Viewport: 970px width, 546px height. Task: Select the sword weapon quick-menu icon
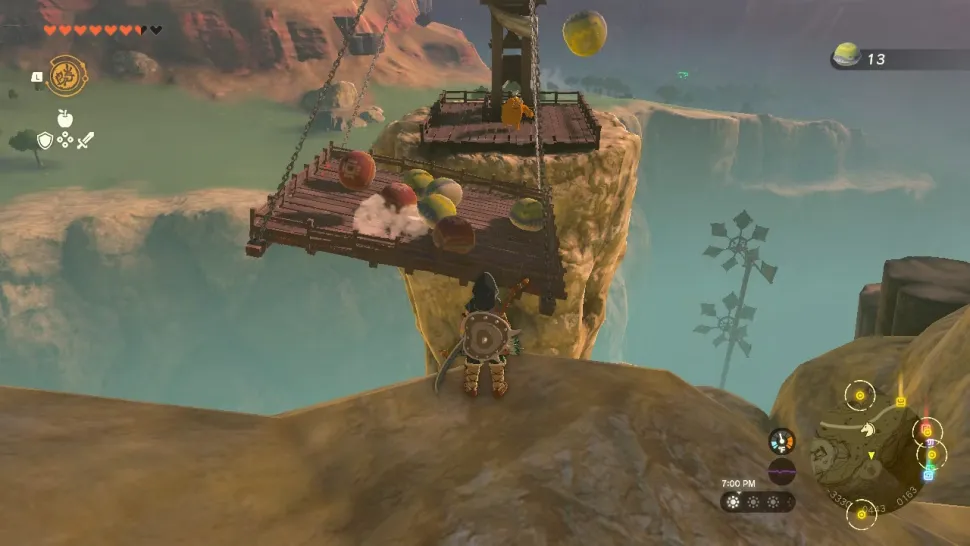click(86, 141)
